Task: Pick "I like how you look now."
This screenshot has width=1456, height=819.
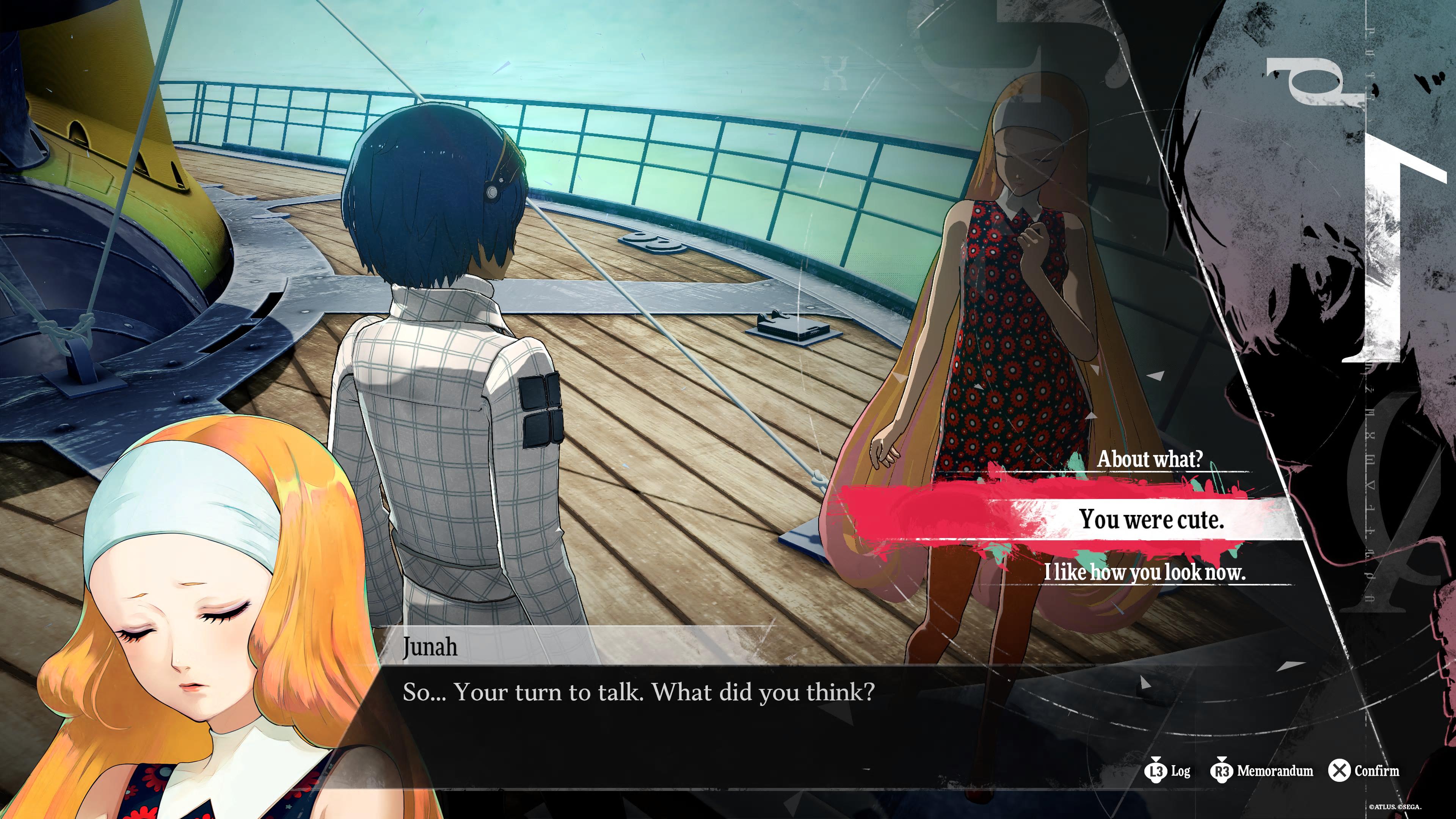Action: (x=1144, y=572)
